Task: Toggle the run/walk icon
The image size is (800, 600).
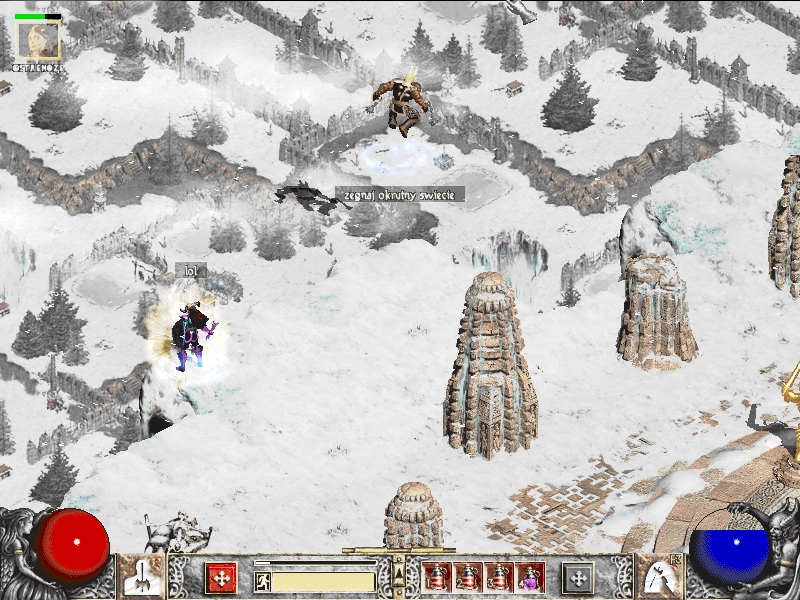Action: tap(262, 581)
